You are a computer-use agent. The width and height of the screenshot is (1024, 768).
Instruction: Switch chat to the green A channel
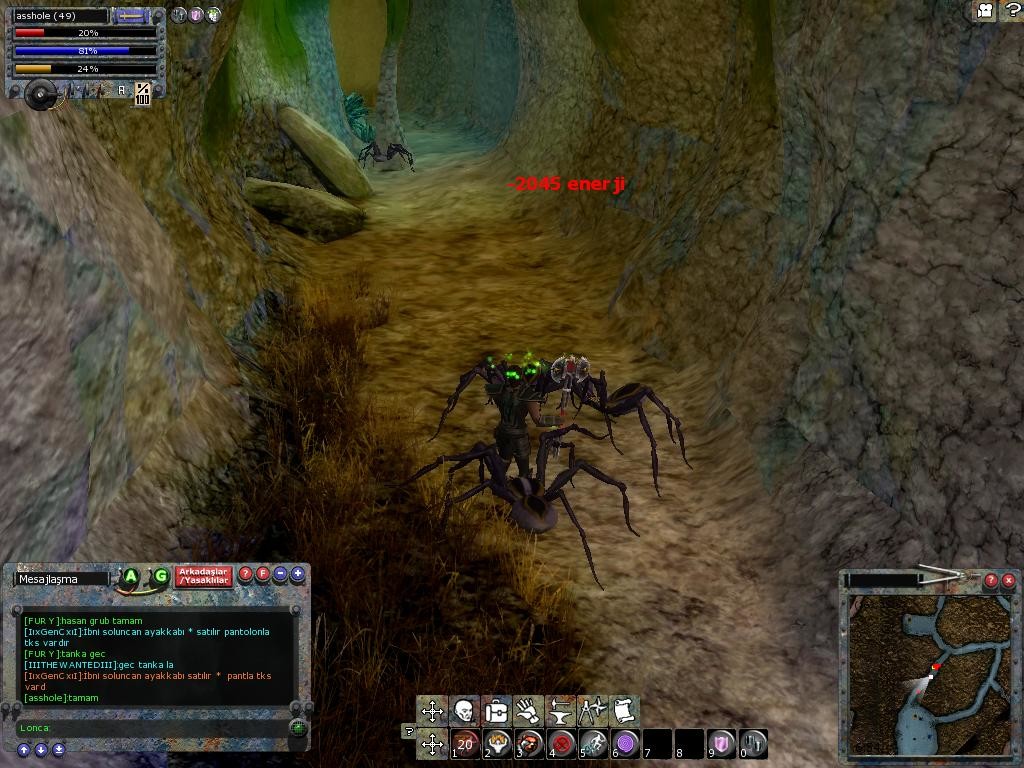pos(130,576)
